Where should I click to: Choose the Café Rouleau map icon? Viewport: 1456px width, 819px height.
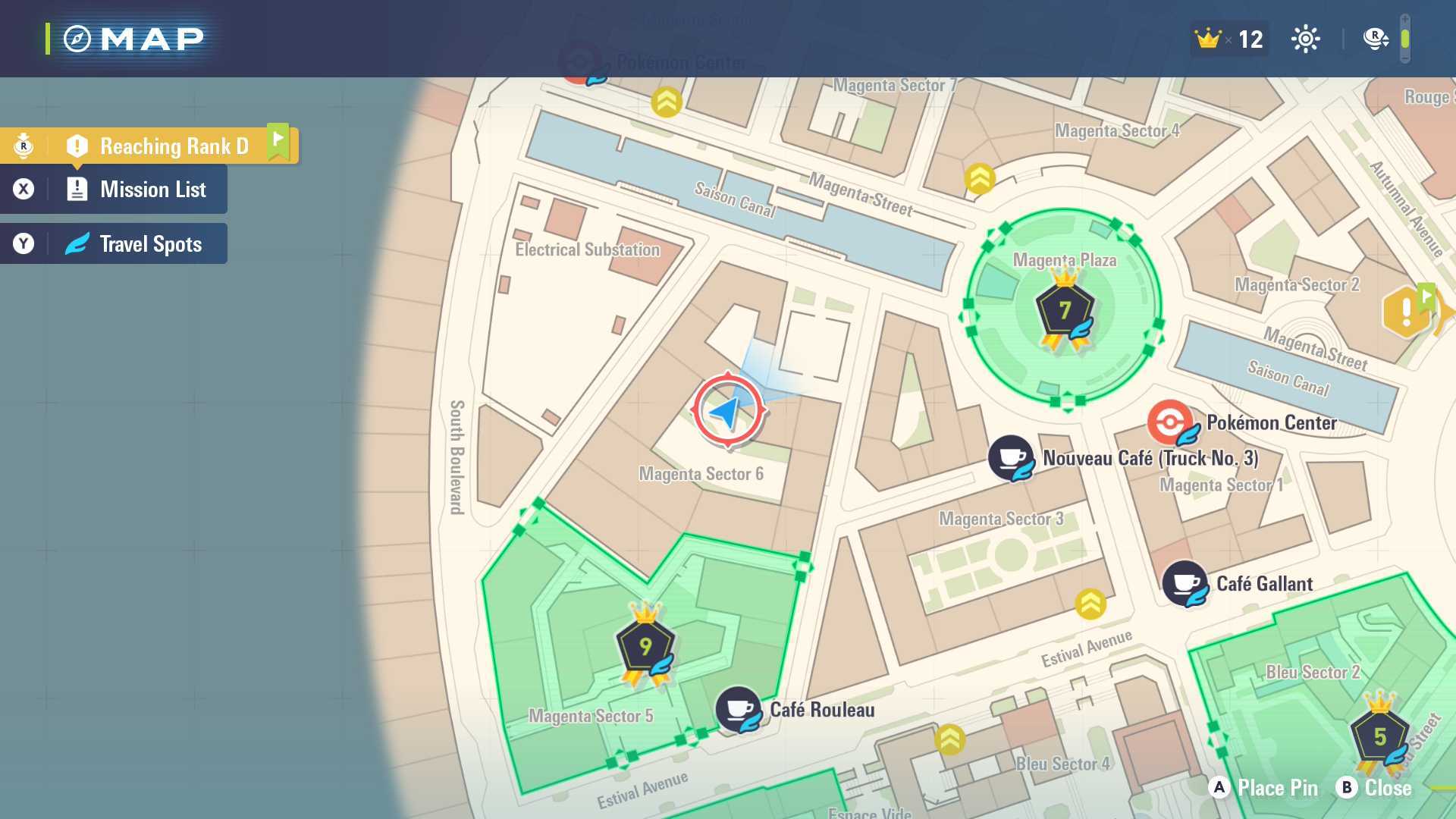[738, 710]
